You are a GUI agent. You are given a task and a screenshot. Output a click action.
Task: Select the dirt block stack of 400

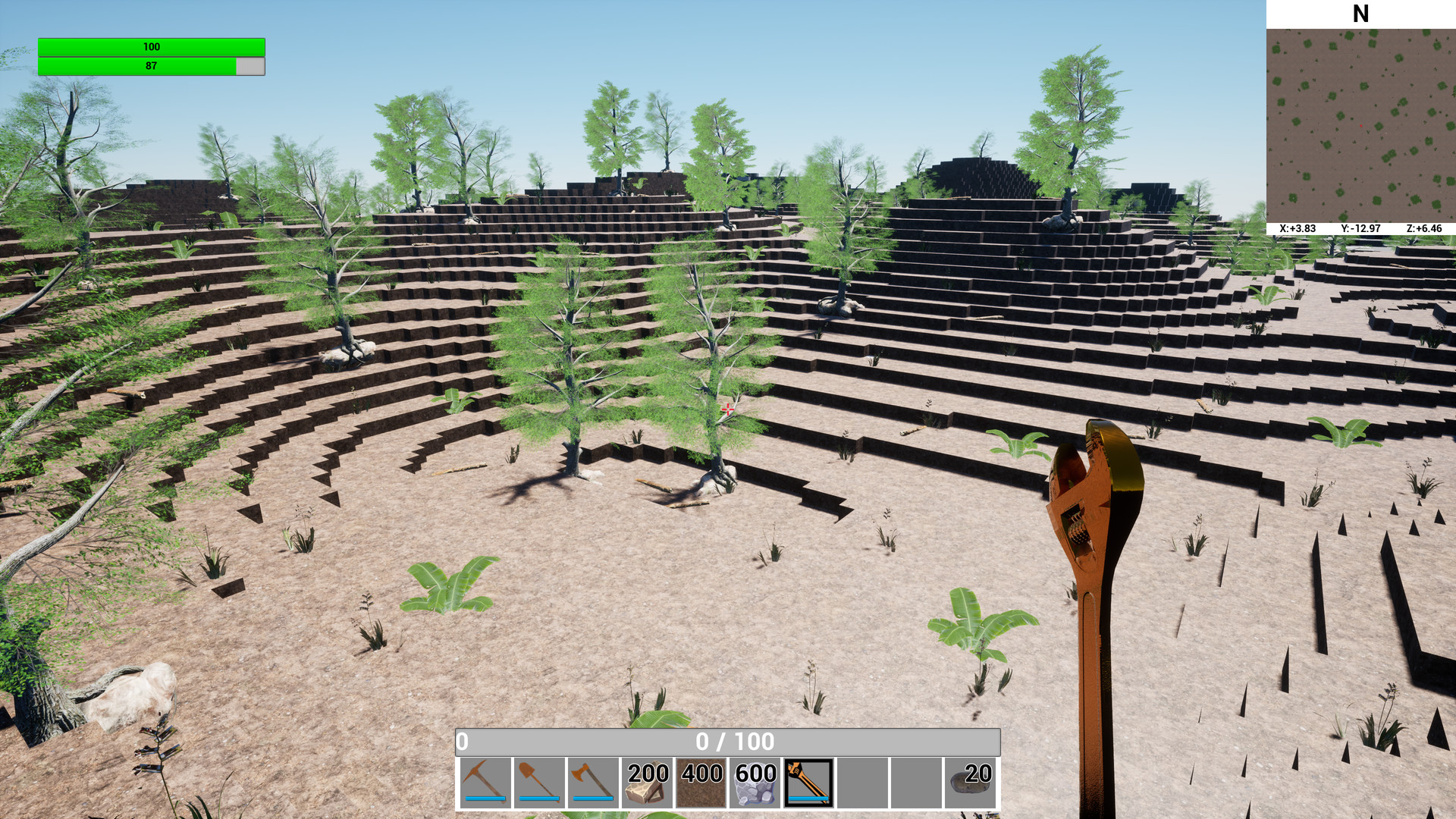[701, 780]
